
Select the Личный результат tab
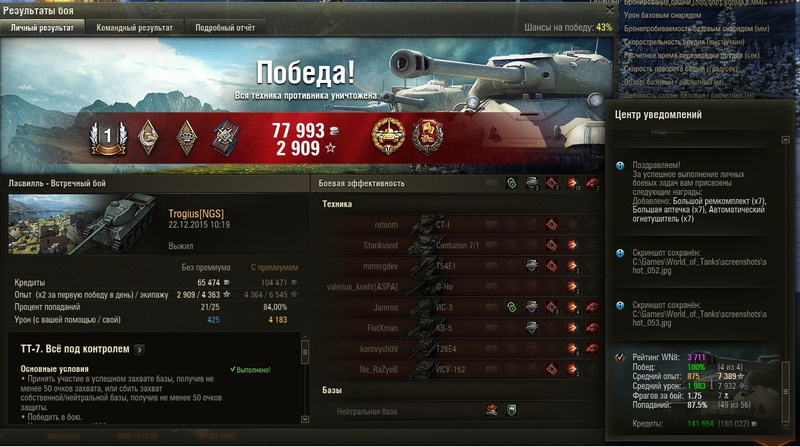42,28
